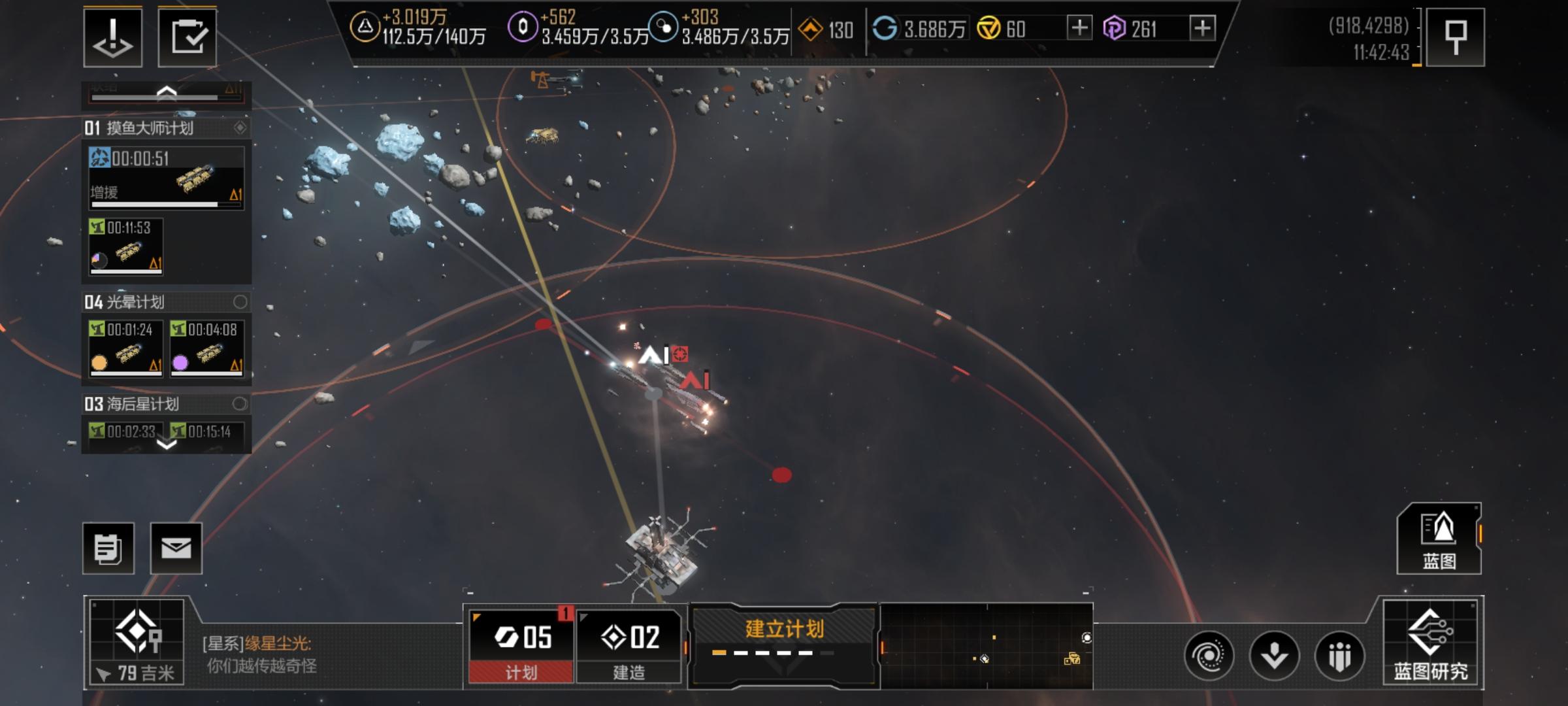The width and height of the screenshot is (1568, 706).
Task: Select the fleet card with 00:04:08 timer
Action: [x=207, y=348]
